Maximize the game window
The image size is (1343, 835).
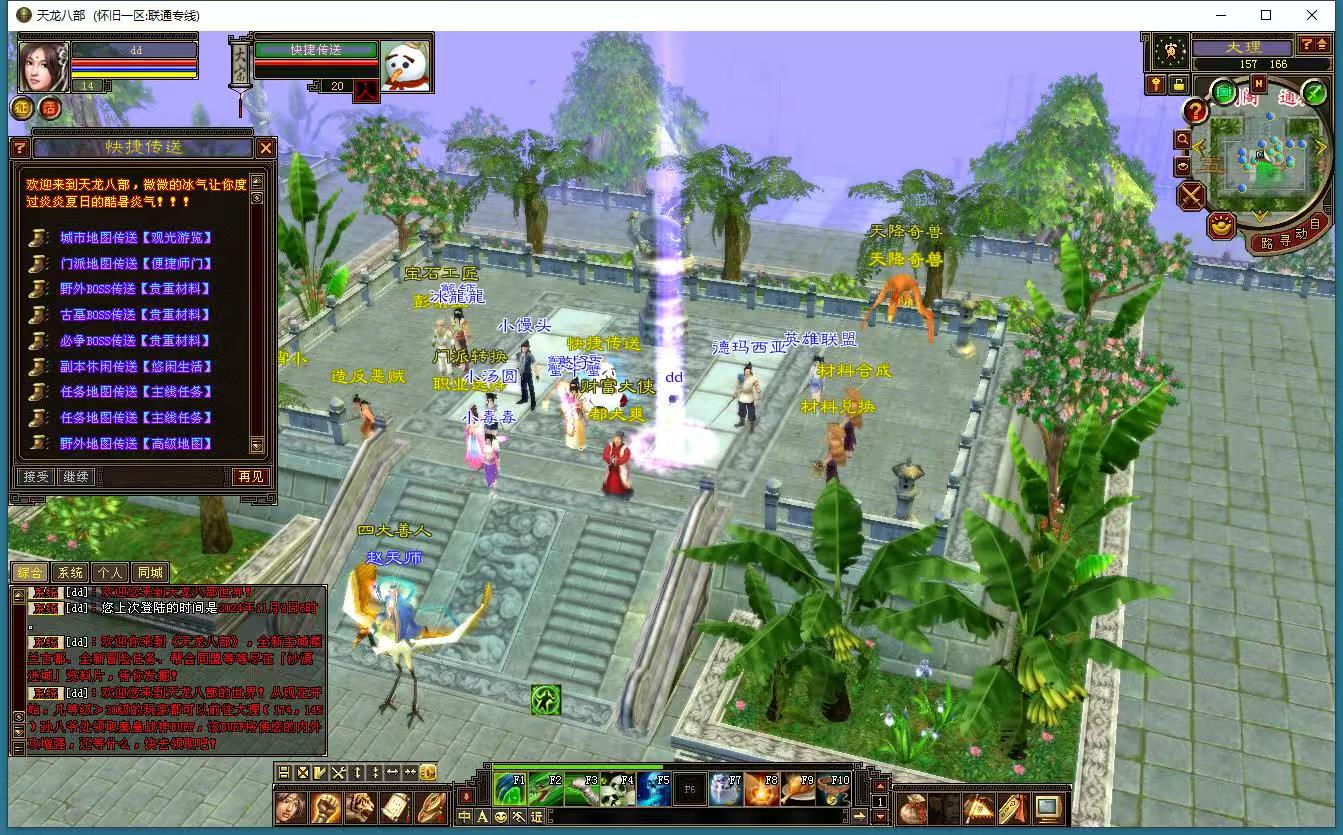click(1266, 15)
